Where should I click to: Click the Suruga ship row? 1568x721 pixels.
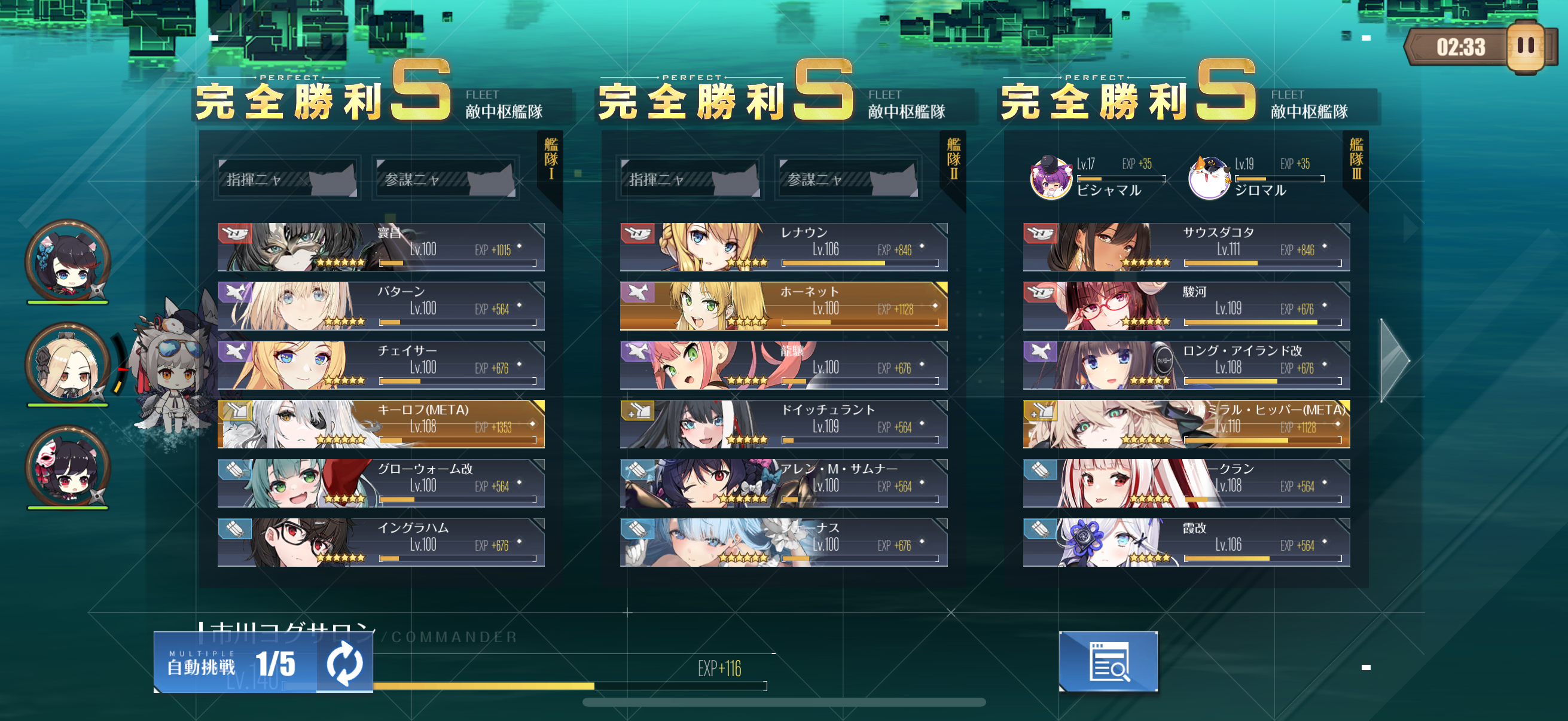[1186, 305]
